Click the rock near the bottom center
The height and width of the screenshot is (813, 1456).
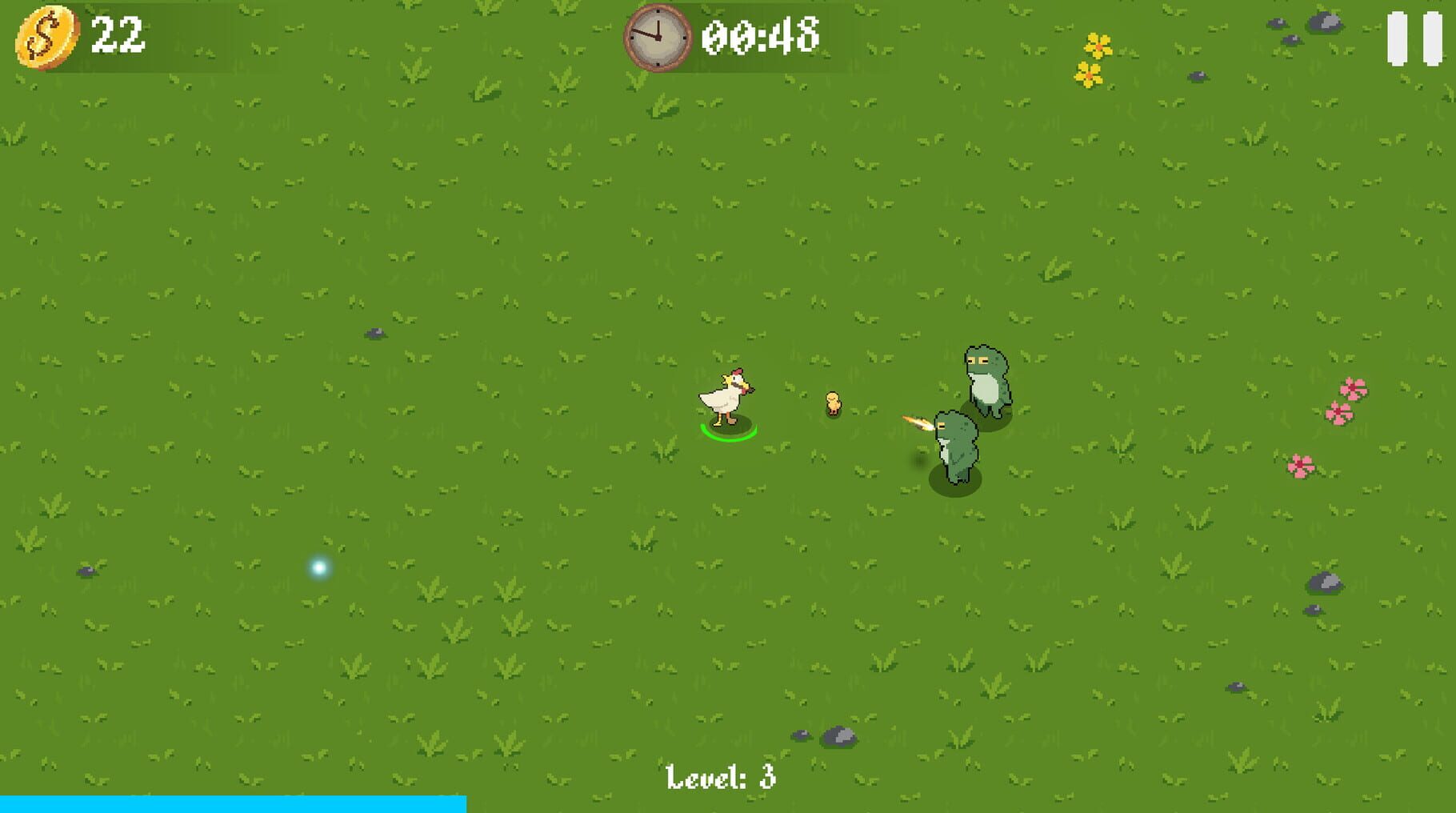click(x=838, y=735)
